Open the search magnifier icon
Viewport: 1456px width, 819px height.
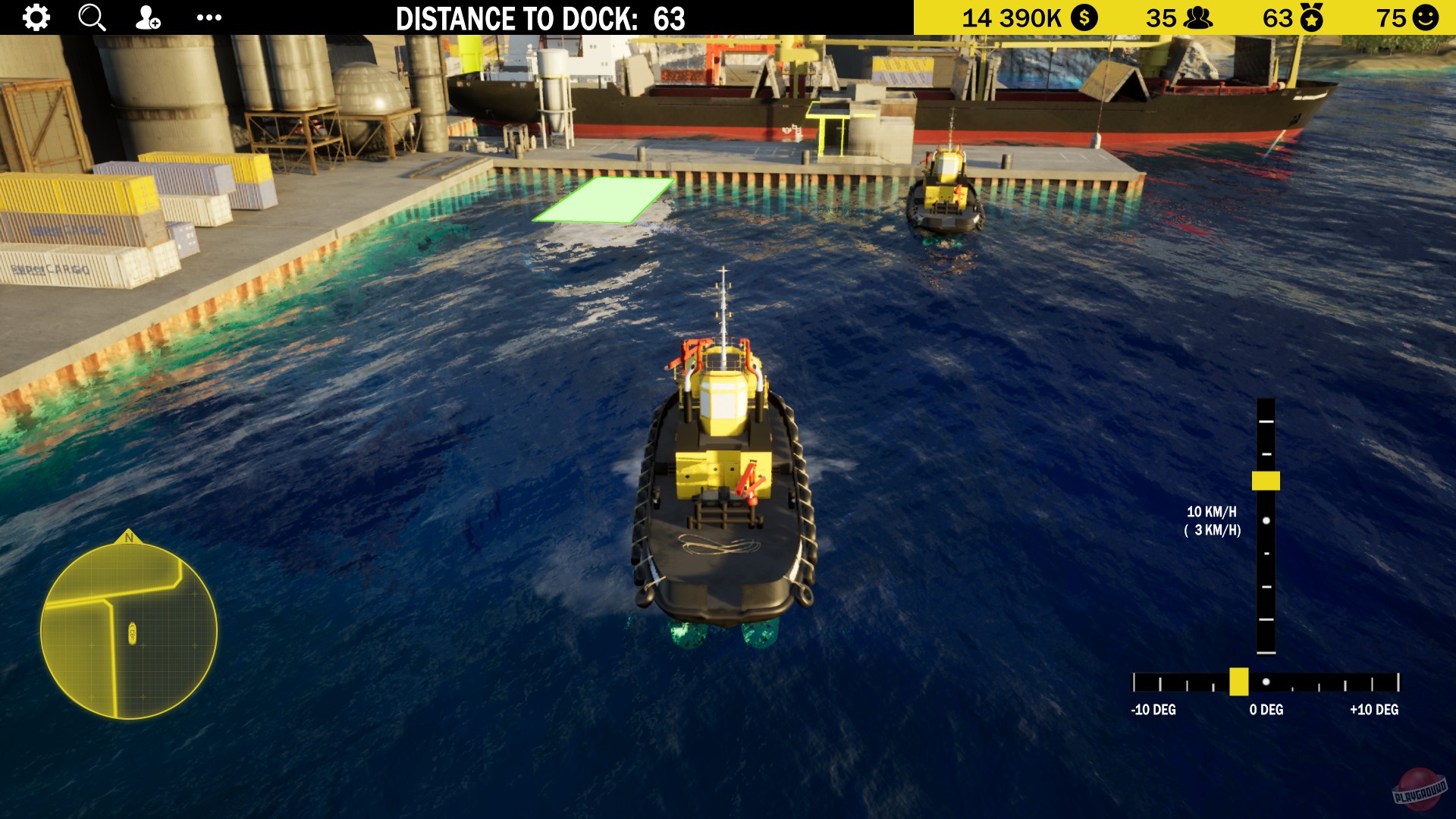point(92,17)
